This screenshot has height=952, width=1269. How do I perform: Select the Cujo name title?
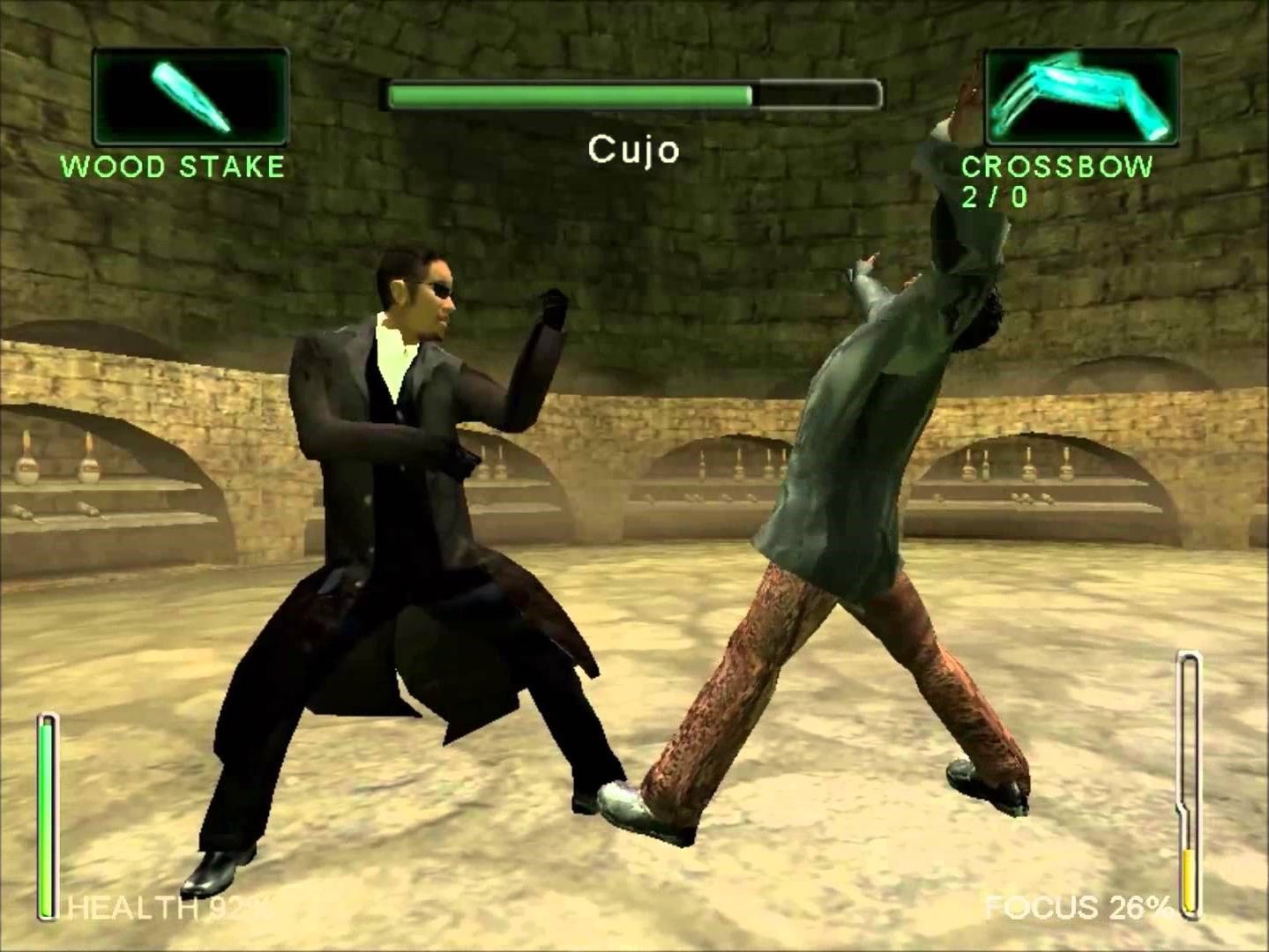[x=635, y=151]
